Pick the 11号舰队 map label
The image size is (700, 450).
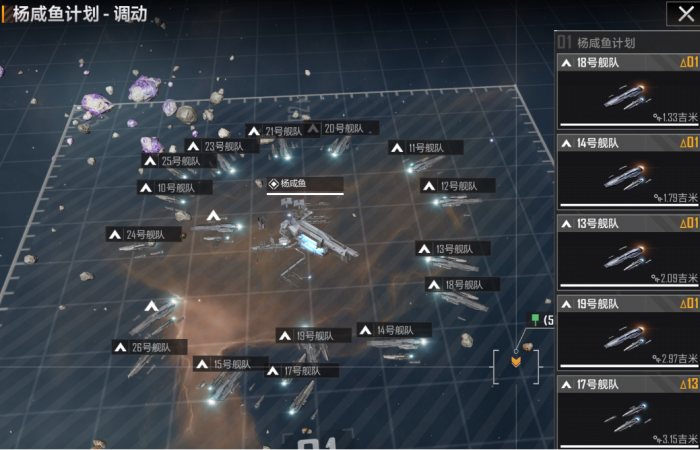425,148
